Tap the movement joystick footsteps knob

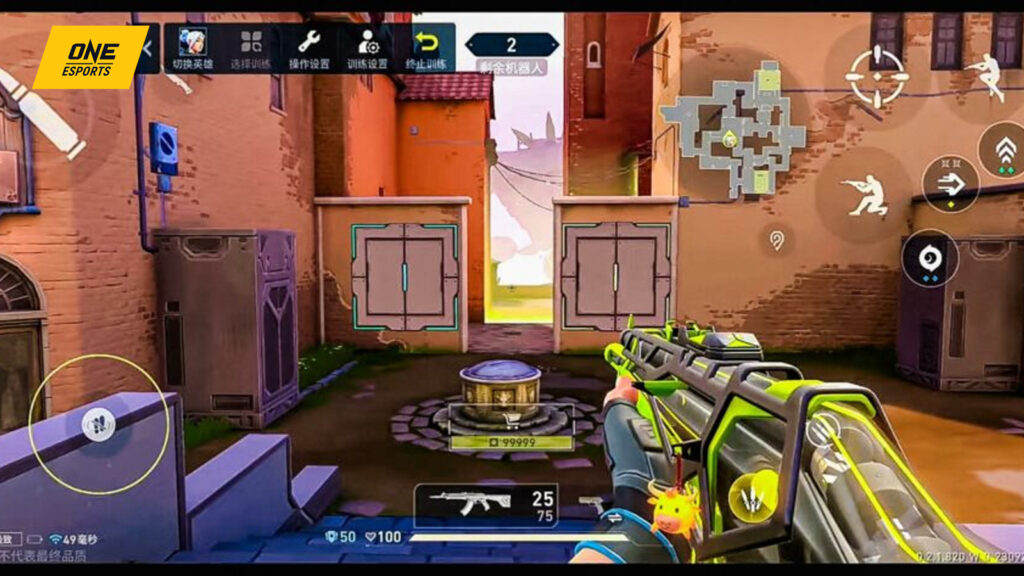pyautogui.click(x=98, y=424)
